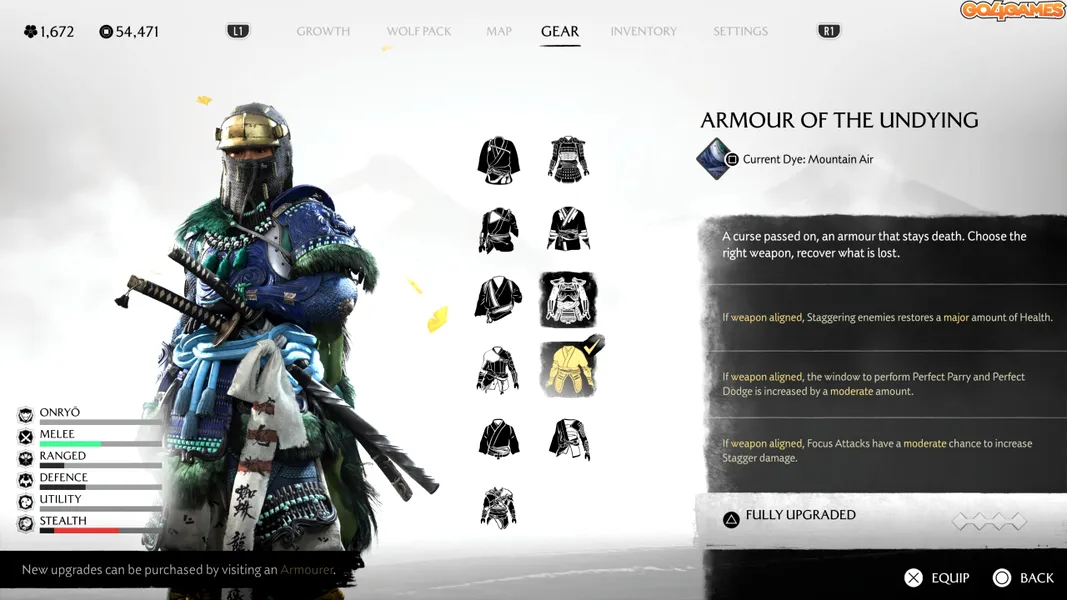Pick the samurai armour icon in the top row
1067x600 pixels.
pyautogui.click(x=568, y=160)
